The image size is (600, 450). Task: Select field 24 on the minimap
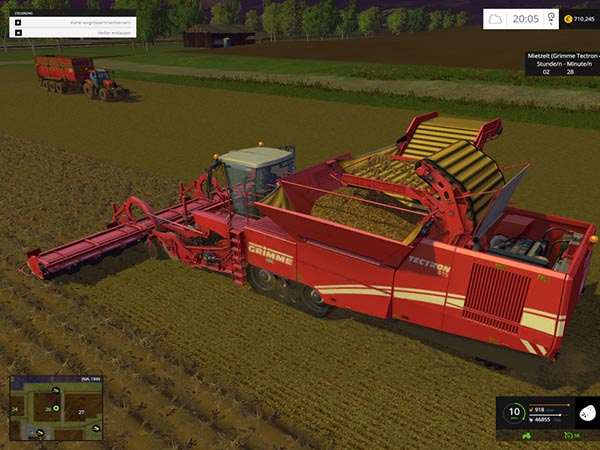coord(15,409)
